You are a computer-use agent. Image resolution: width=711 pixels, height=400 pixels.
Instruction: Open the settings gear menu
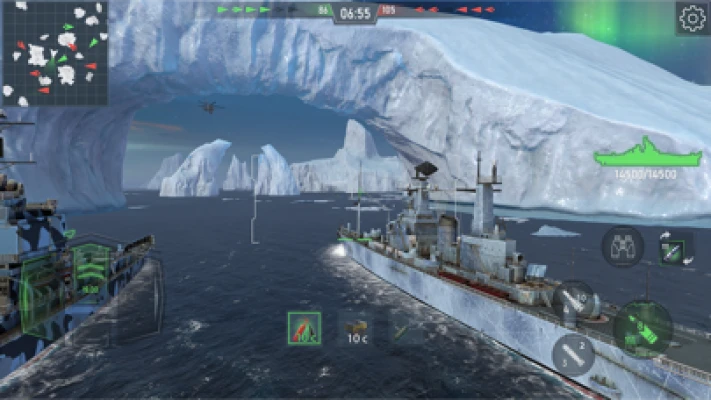click(x=692, y=18)
